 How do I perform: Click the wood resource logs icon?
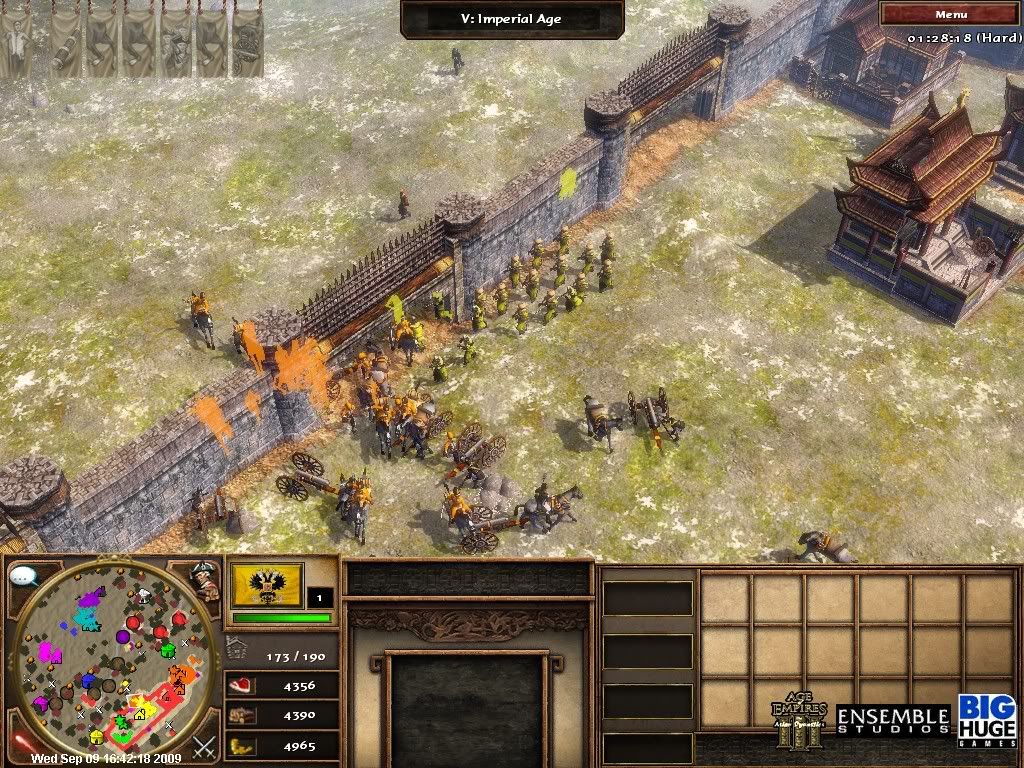pyautogui.click(x=242, y=715)
